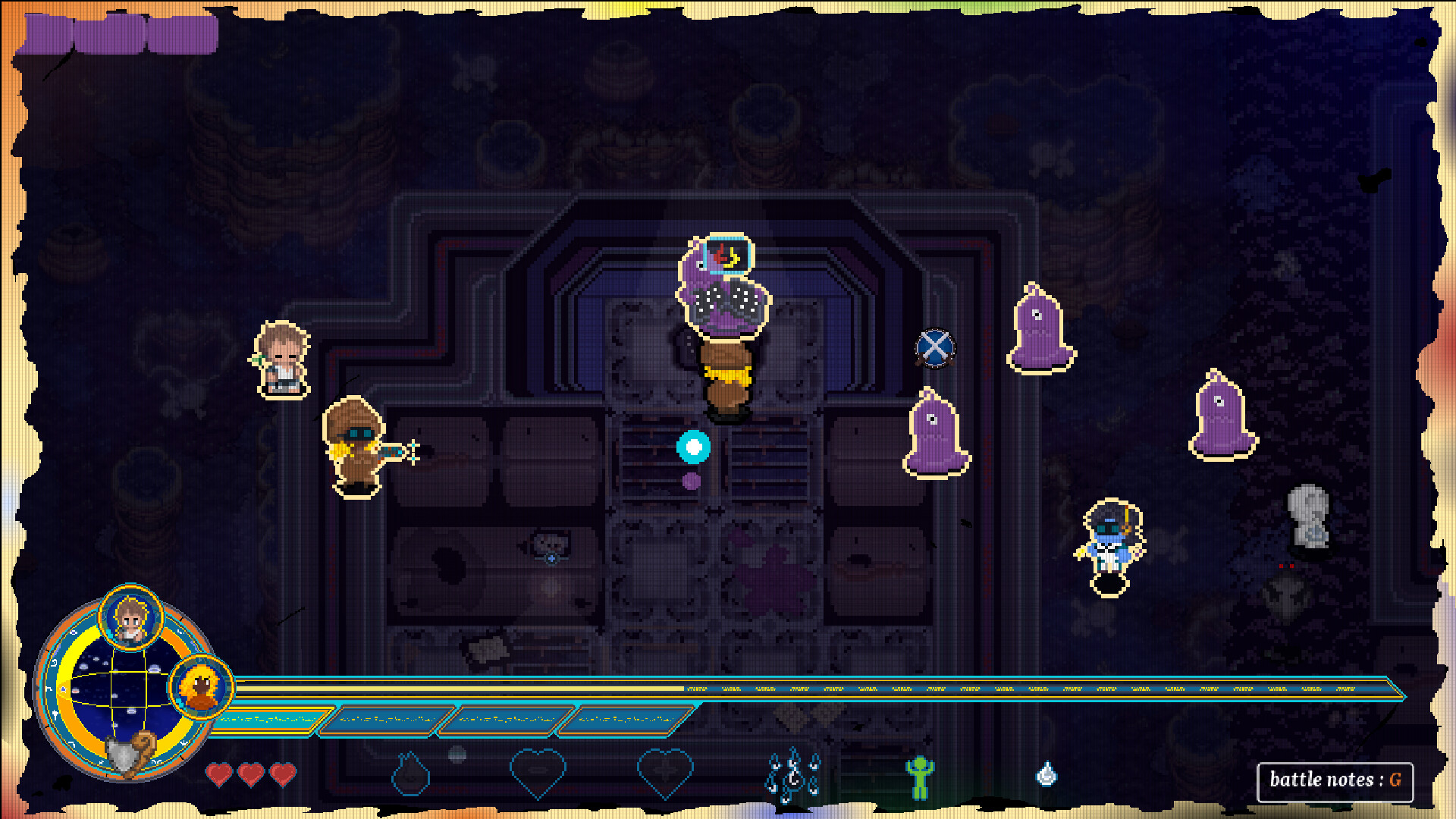Viewport: 1456px width, 819px height.
Task: Click the glowing cyan orb on the floor
Action: click(x=692, y=447)
